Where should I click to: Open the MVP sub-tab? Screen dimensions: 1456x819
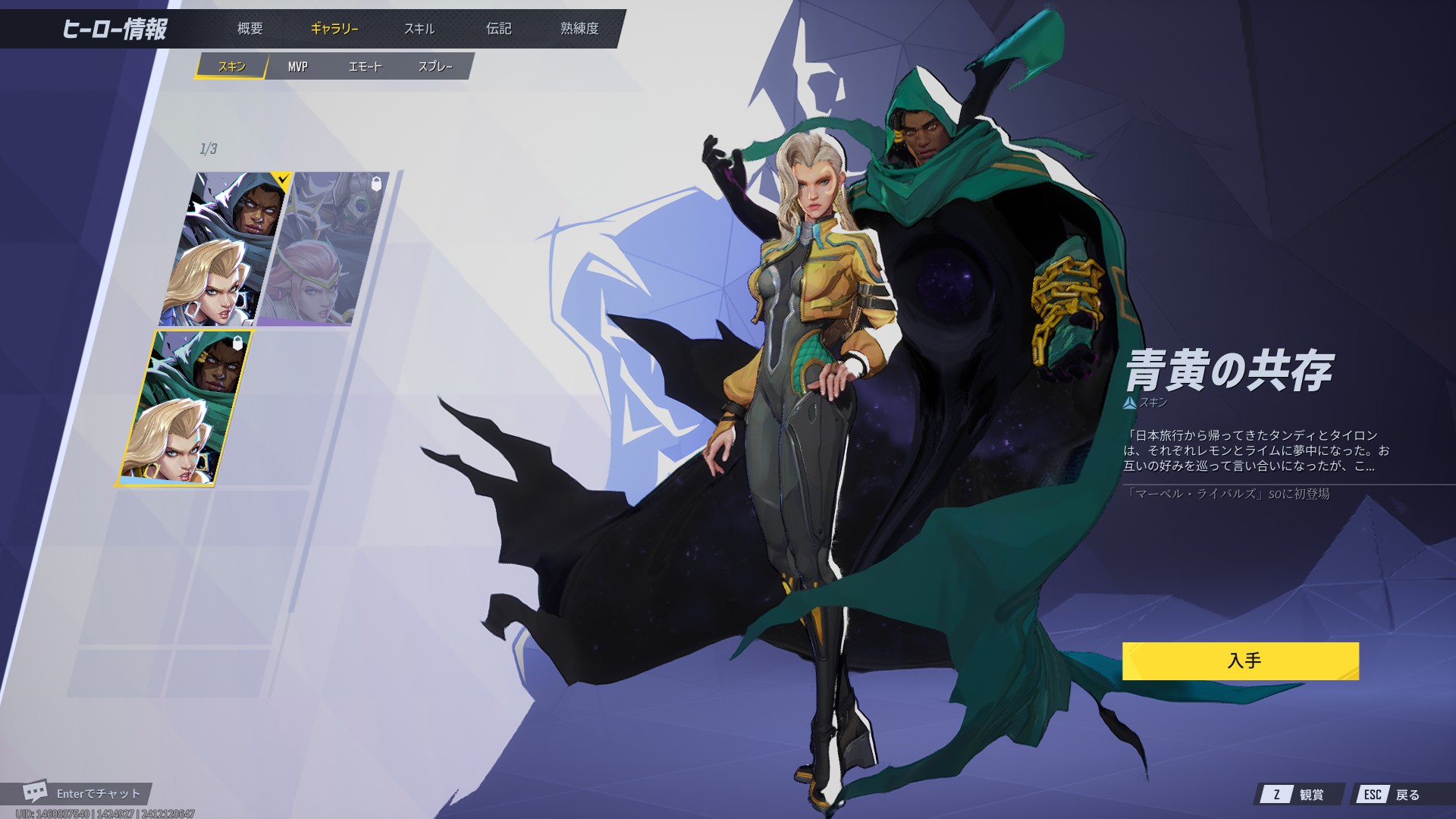297,67
